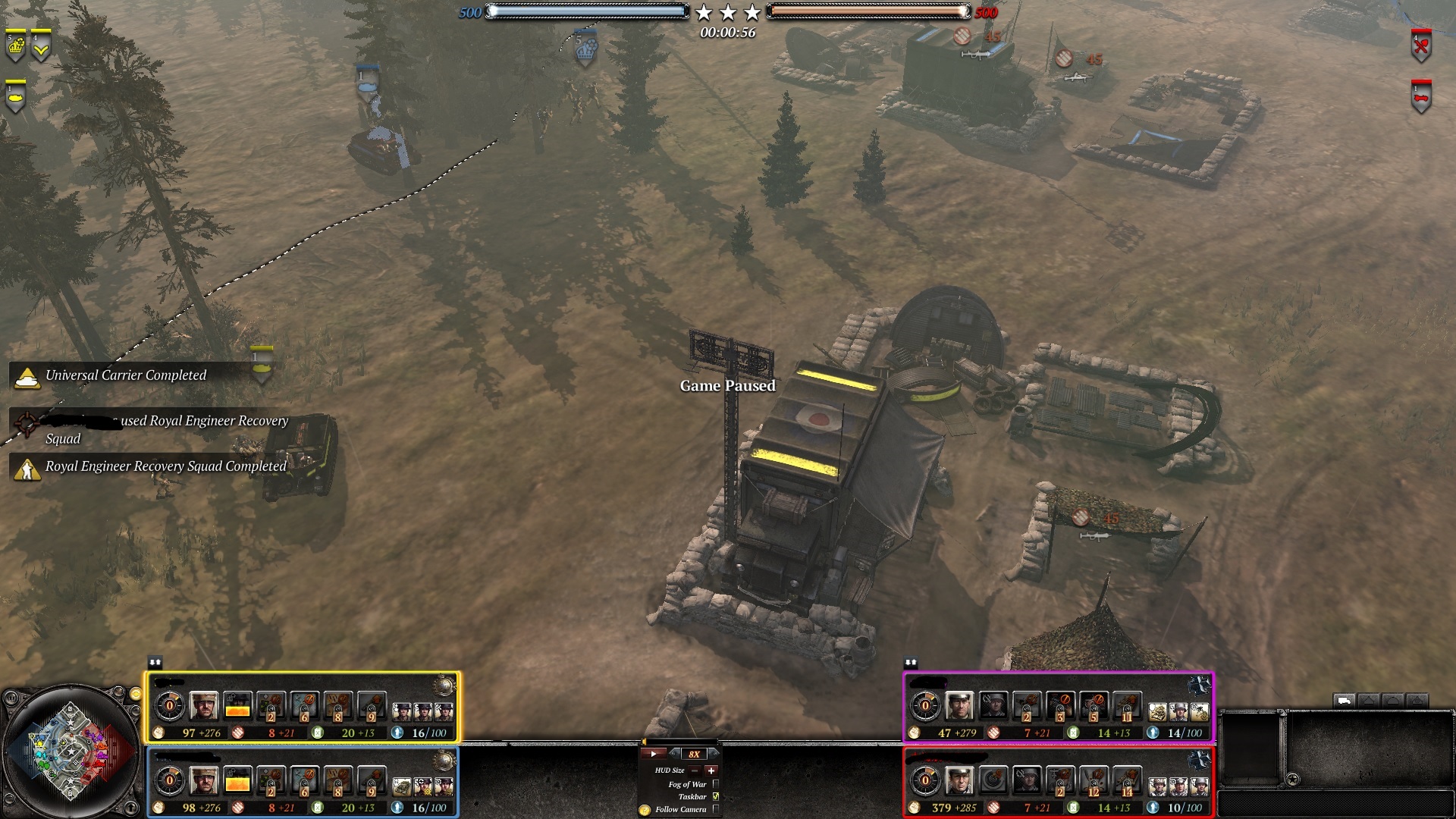The width and height of the screenshot is (1456, 819).
Task: Click the replay play button
Action: click(x=653, y=754)
